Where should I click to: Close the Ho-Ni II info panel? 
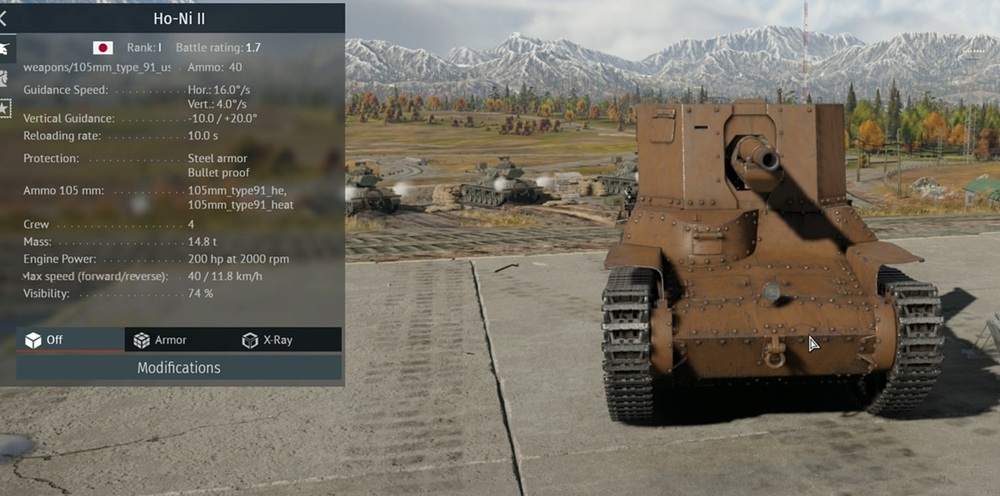tap(3, 18)
